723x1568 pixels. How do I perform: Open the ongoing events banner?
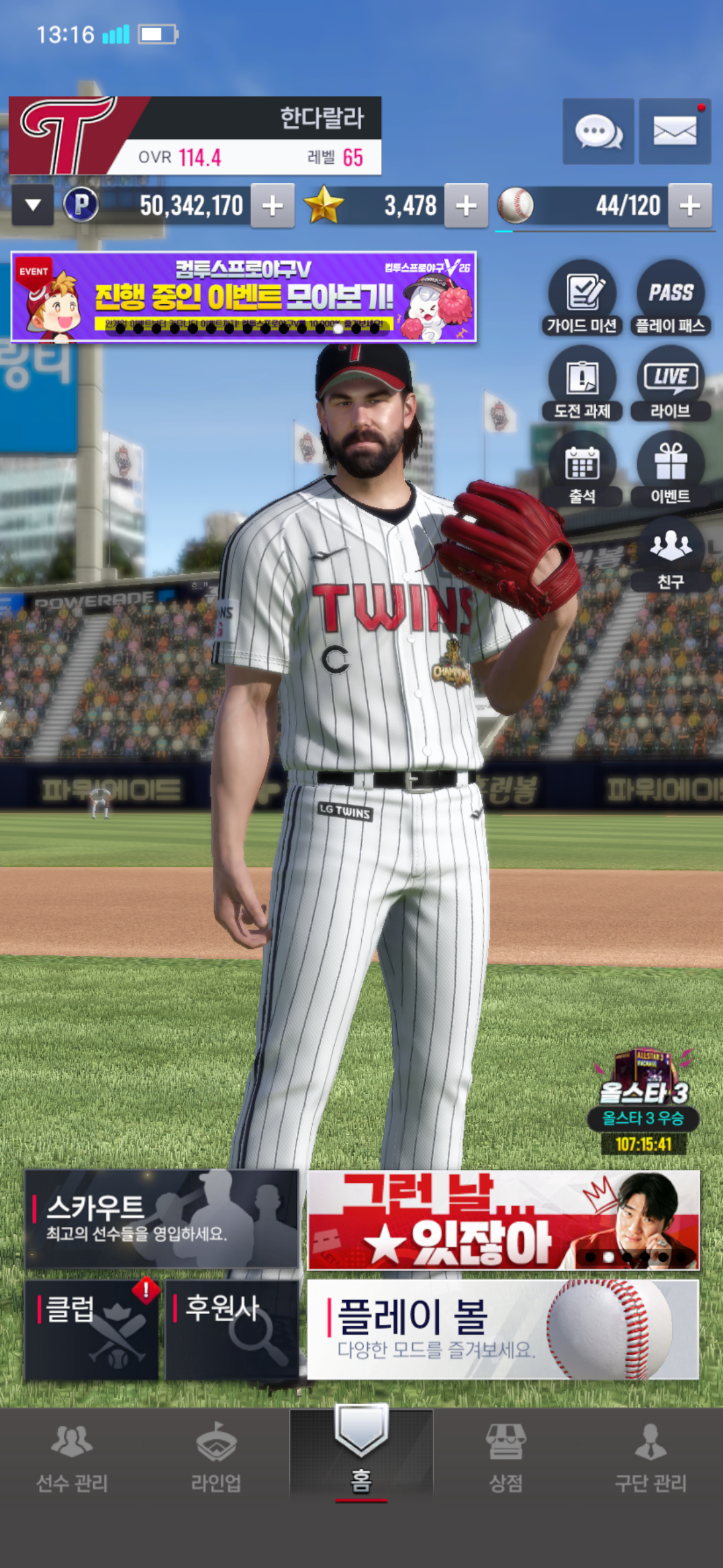pos(243,297)
